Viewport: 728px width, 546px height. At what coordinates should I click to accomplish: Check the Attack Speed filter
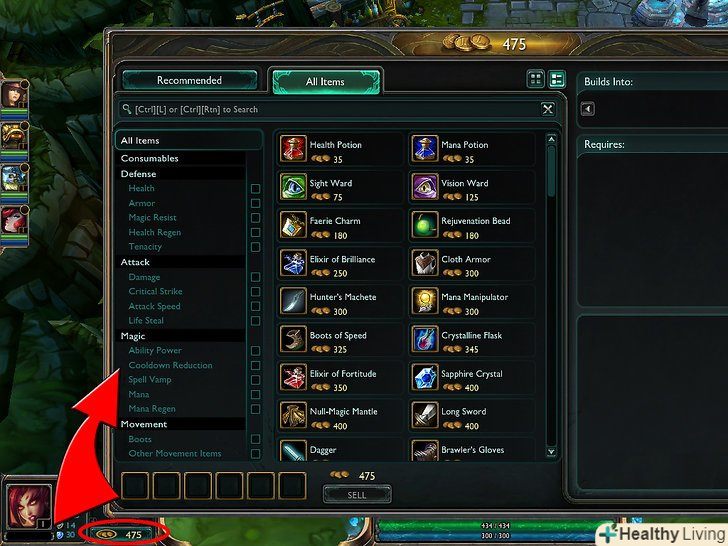point(255,306)
